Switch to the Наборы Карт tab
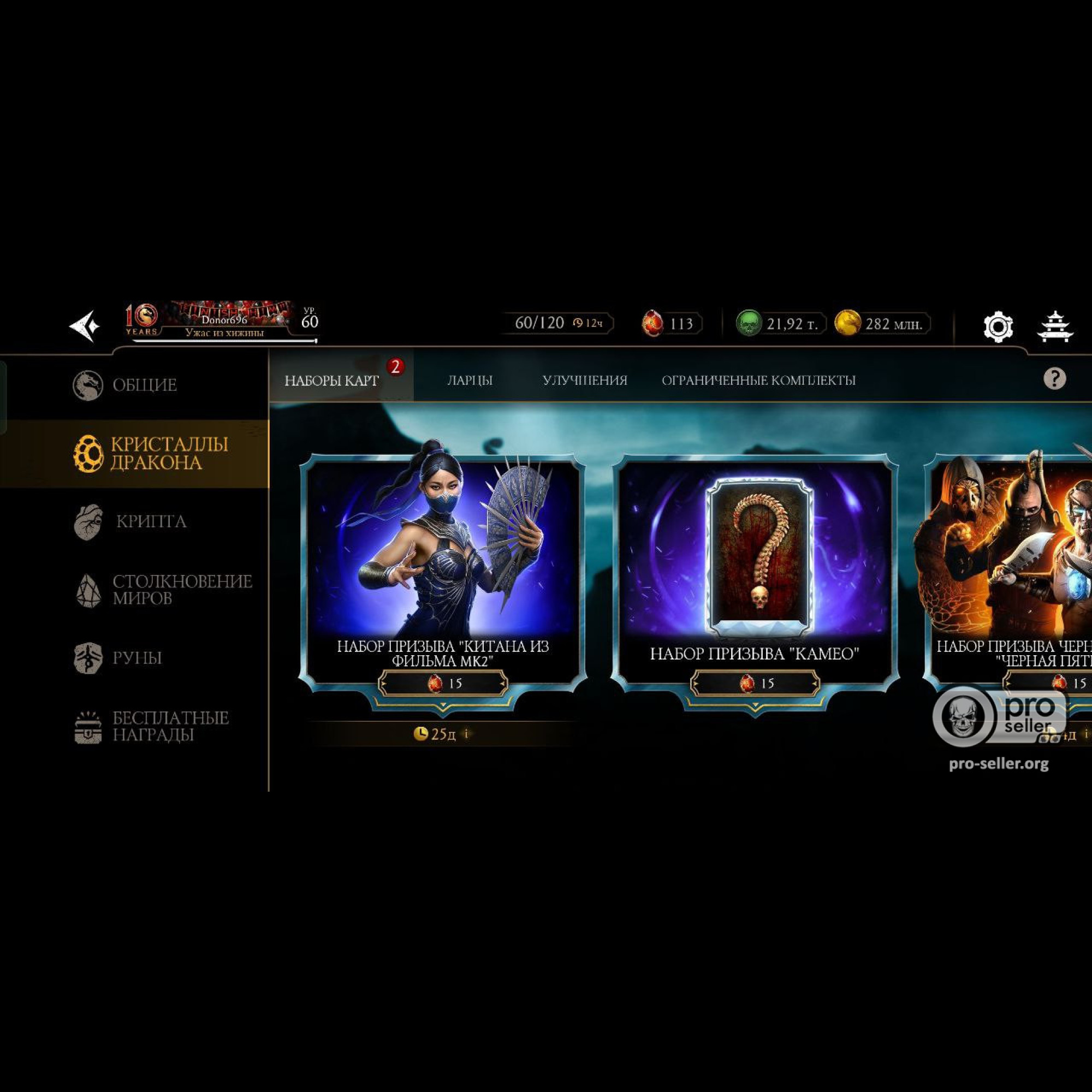 coord(332,381)
